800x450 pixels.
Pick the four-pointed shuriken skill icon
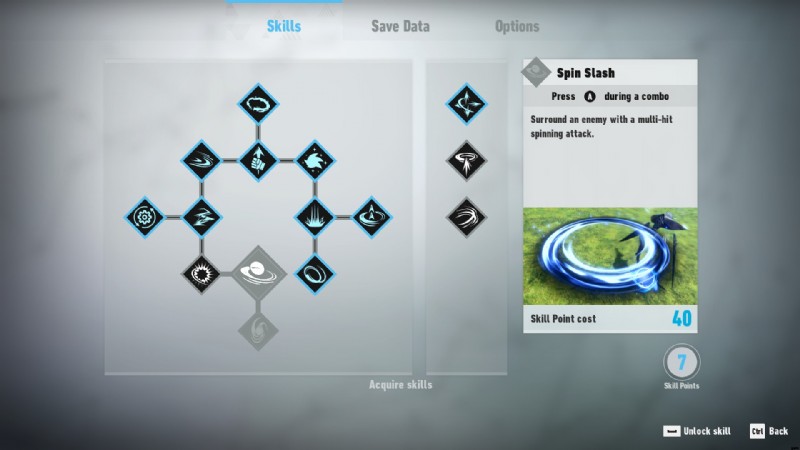pos(466,103)
